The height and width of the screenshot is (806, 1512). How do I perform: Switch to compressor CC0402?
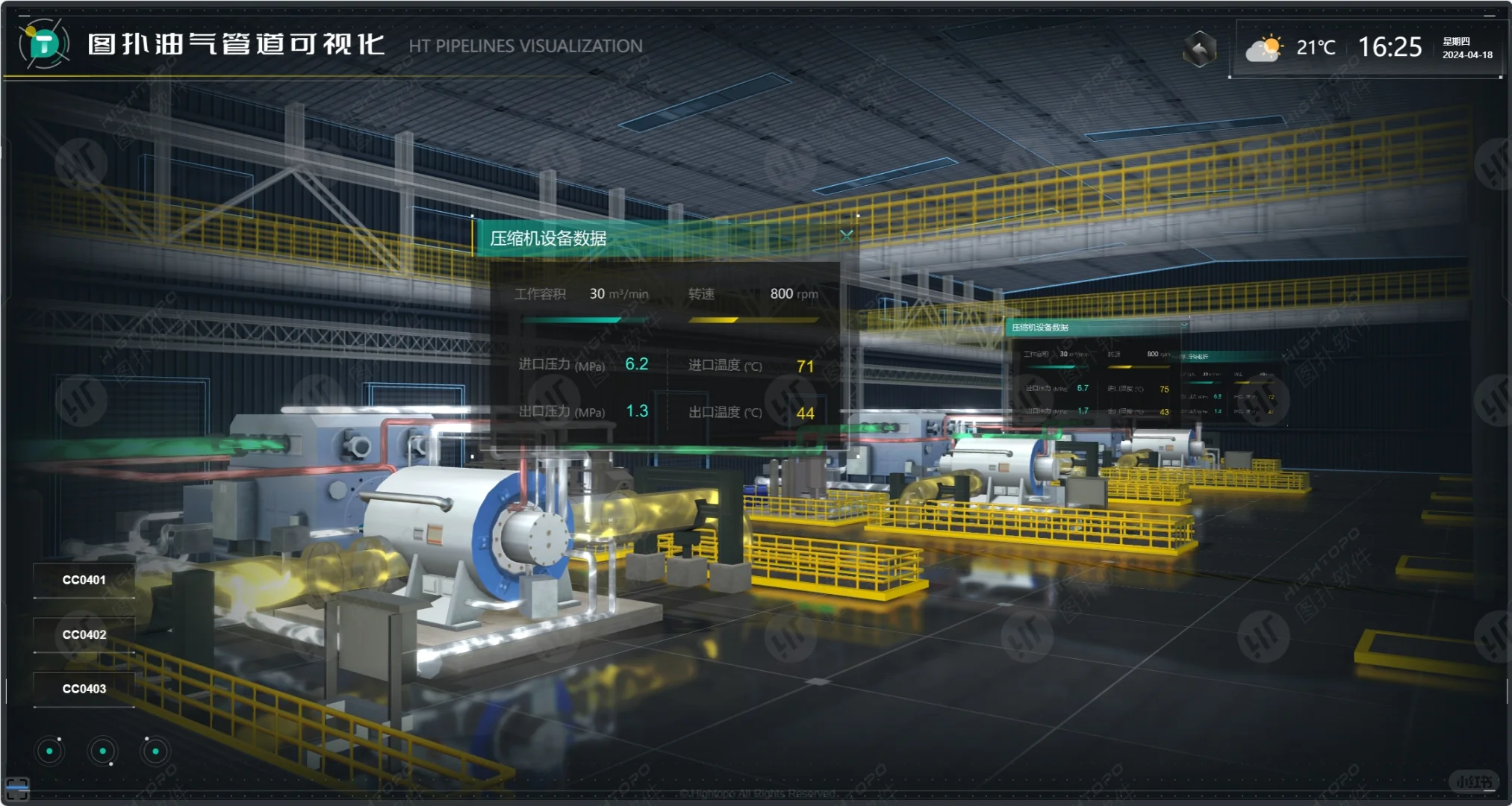[84, 634]
